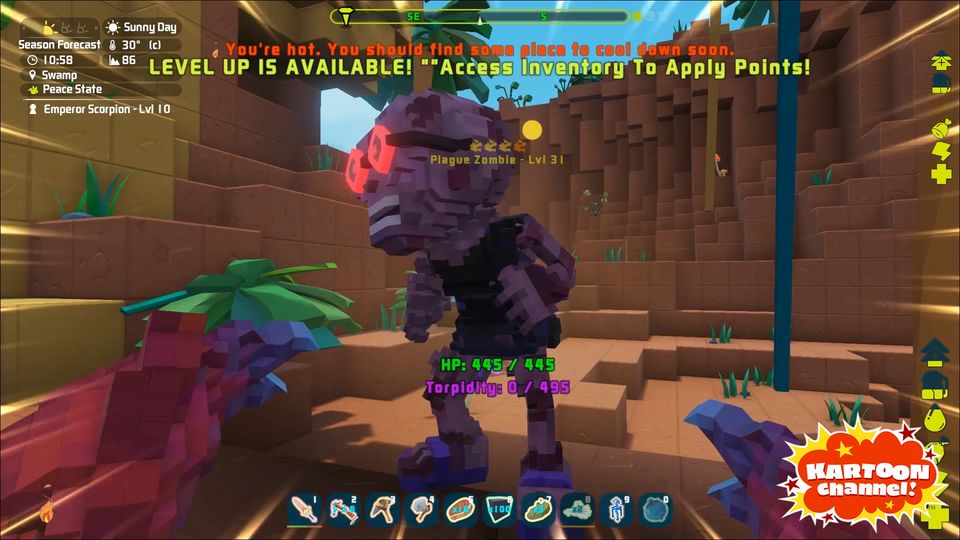Click the lightning bolt stamina status icon
Screen dimensions: 960x540
click(x=940, y=151)
